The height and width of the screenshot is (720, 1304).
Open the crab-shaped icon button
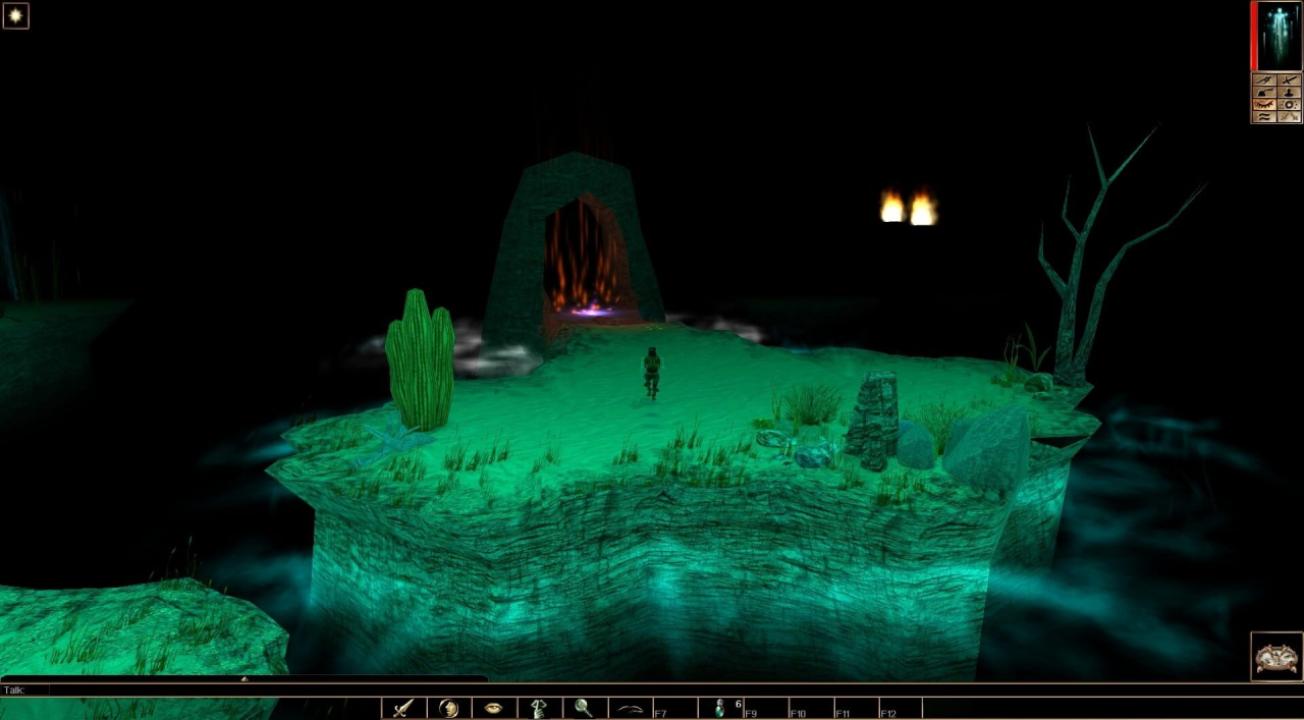(1276, 656)
